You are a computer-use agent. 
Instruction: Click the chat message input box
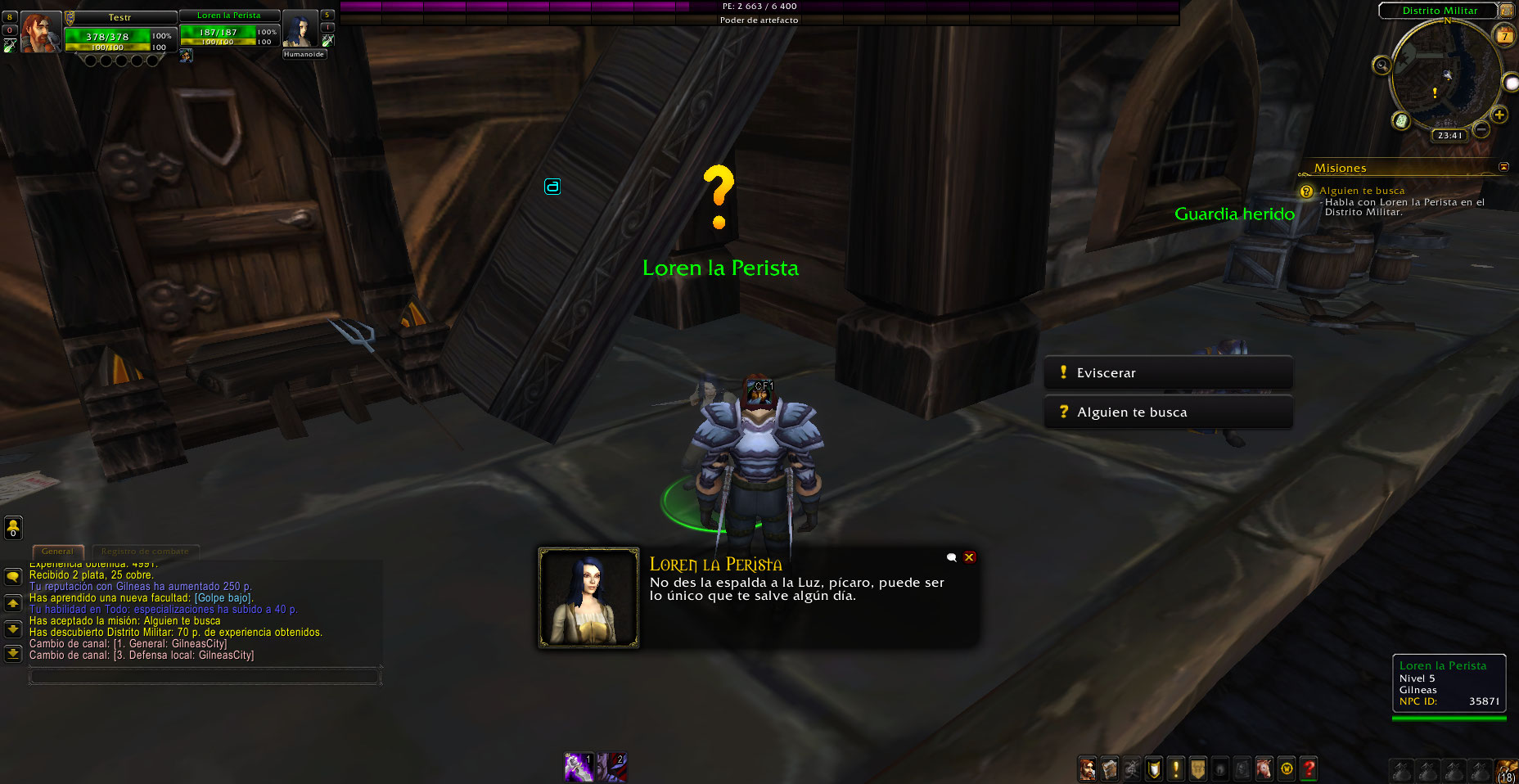[205, 677]
